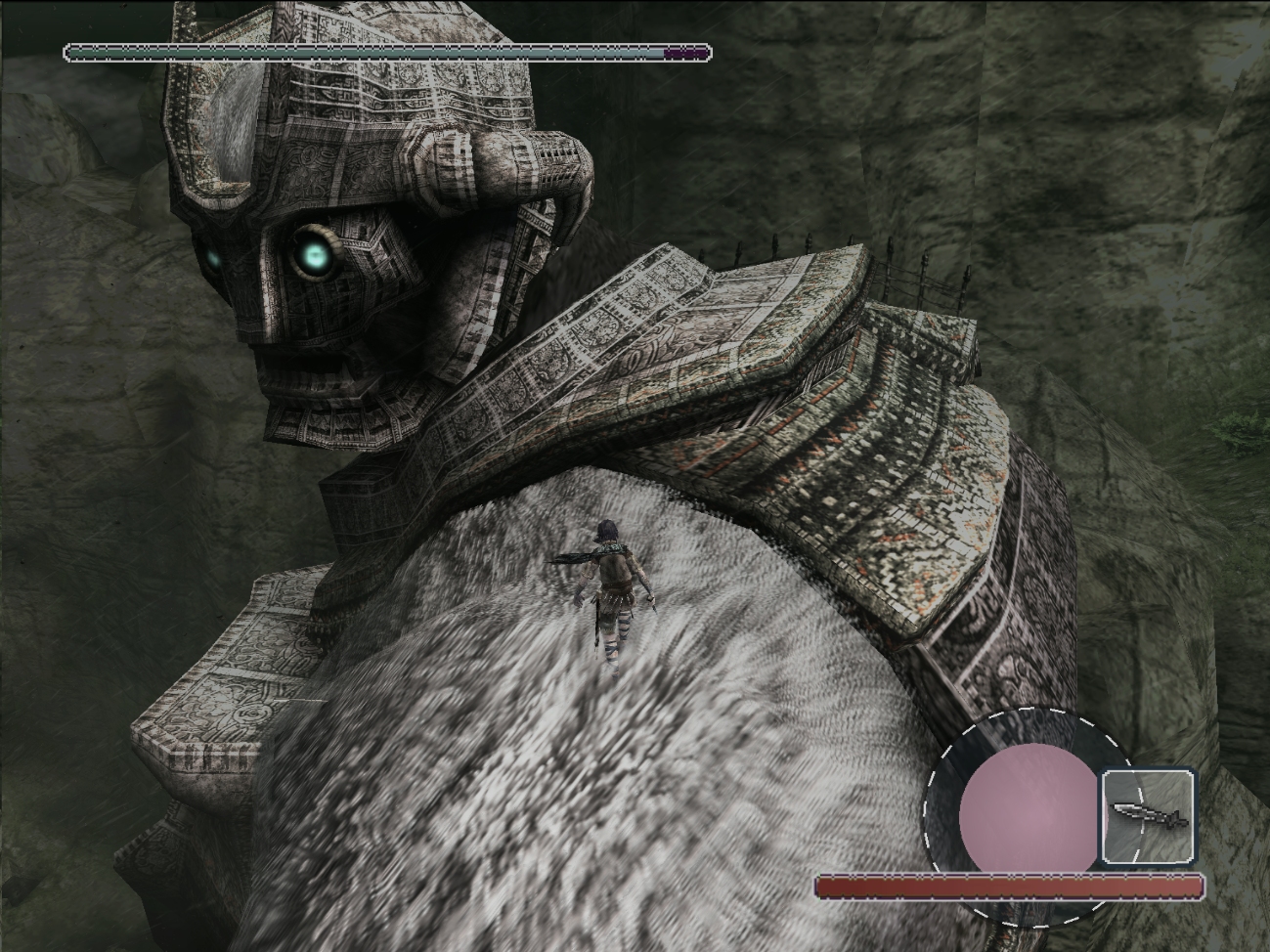Screen dimensions: 1270x952
Task: Select the equipped sword weapon icon
Action: (x=1149, y=815)
